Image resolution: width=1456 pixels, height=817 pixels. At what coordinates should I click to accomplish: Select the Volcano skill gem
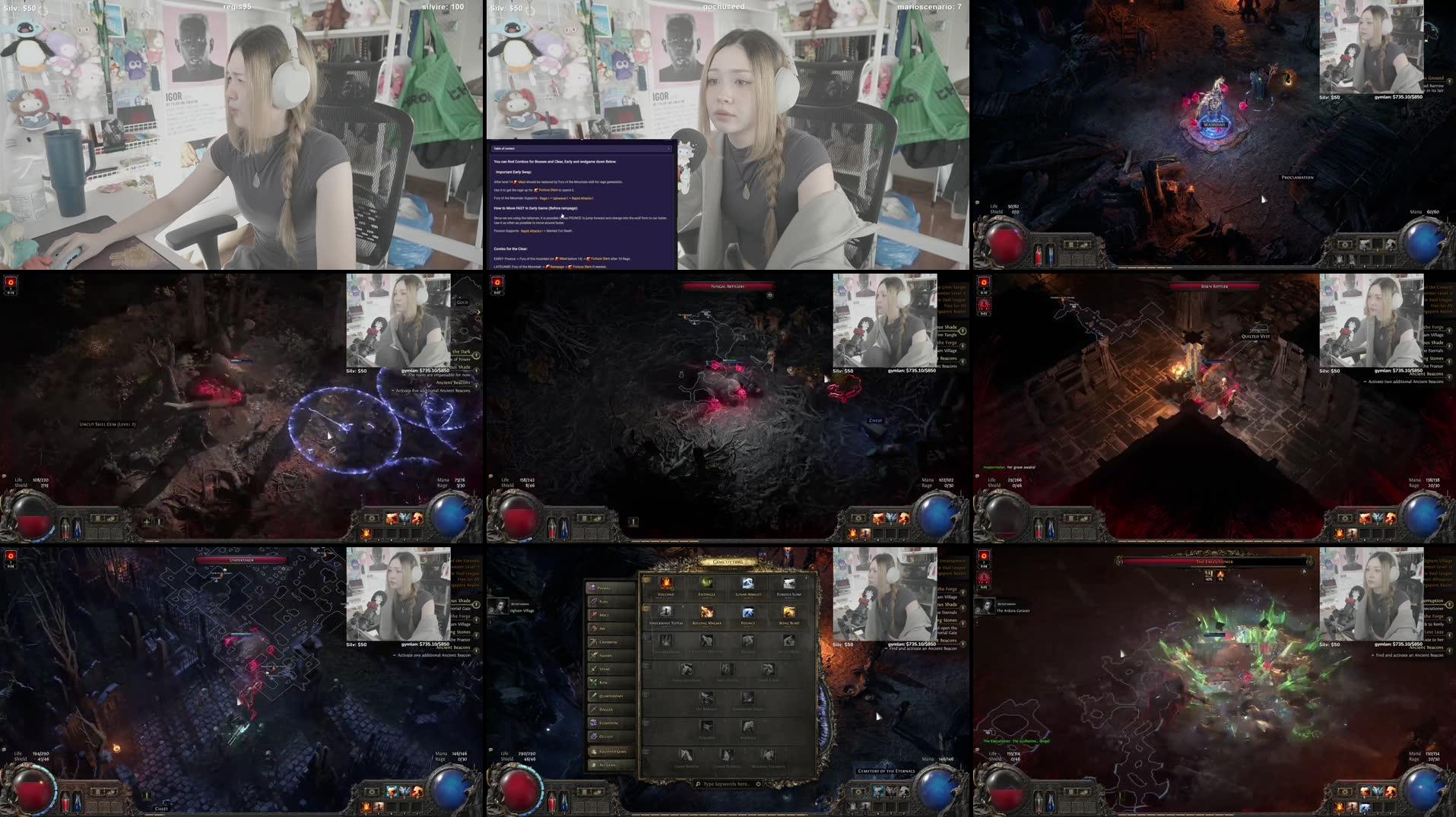pyautogui.click(x=667, y=584)
